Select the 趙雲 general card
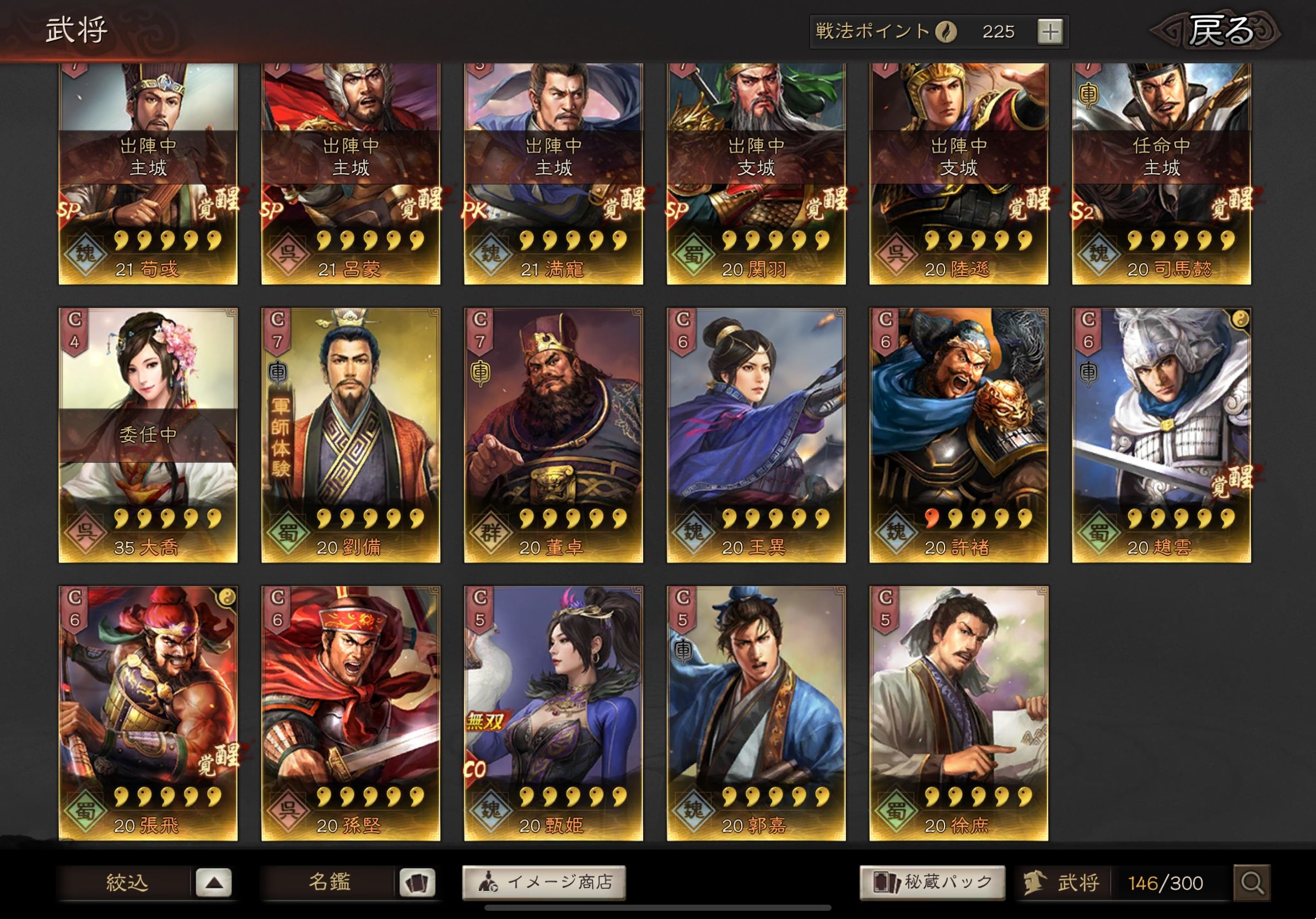This screenshot has width=1316, height=919. tap(1161, 435)
